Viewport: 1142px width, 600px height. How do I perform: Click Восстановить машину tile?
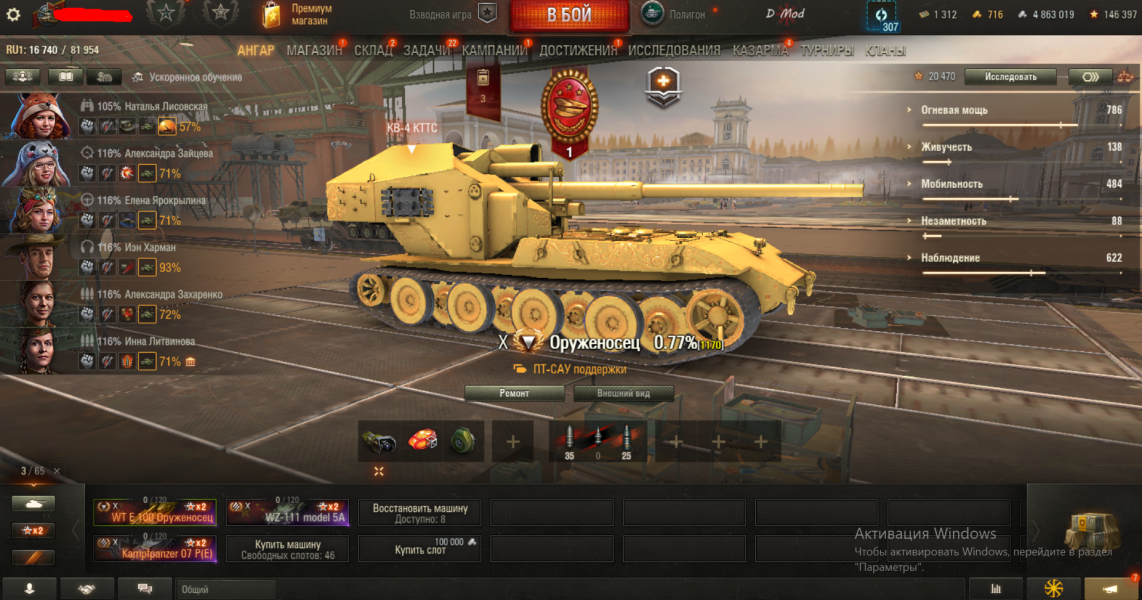tap(419, 513)
